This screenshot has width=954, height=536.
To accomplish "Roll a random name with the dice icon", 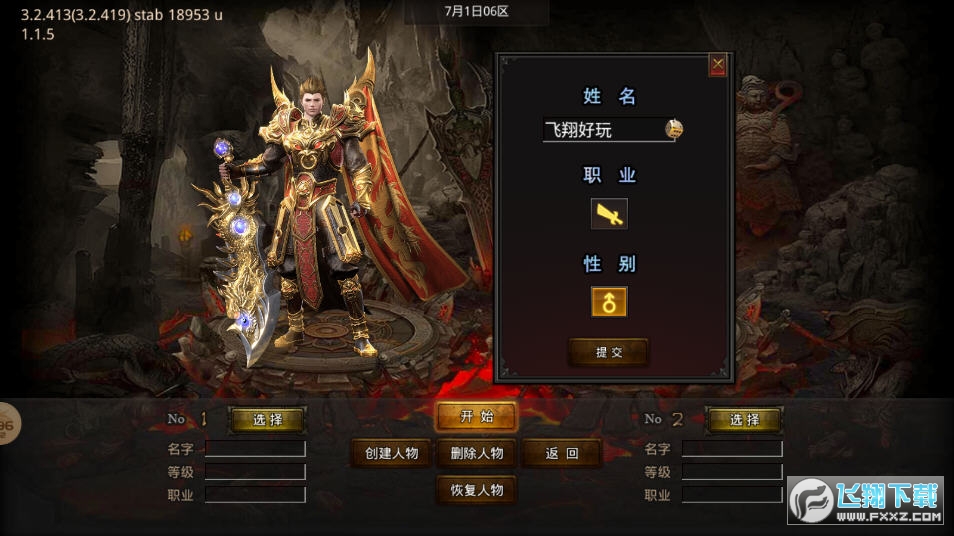I will pyautogui.click(x=674, y=128).
